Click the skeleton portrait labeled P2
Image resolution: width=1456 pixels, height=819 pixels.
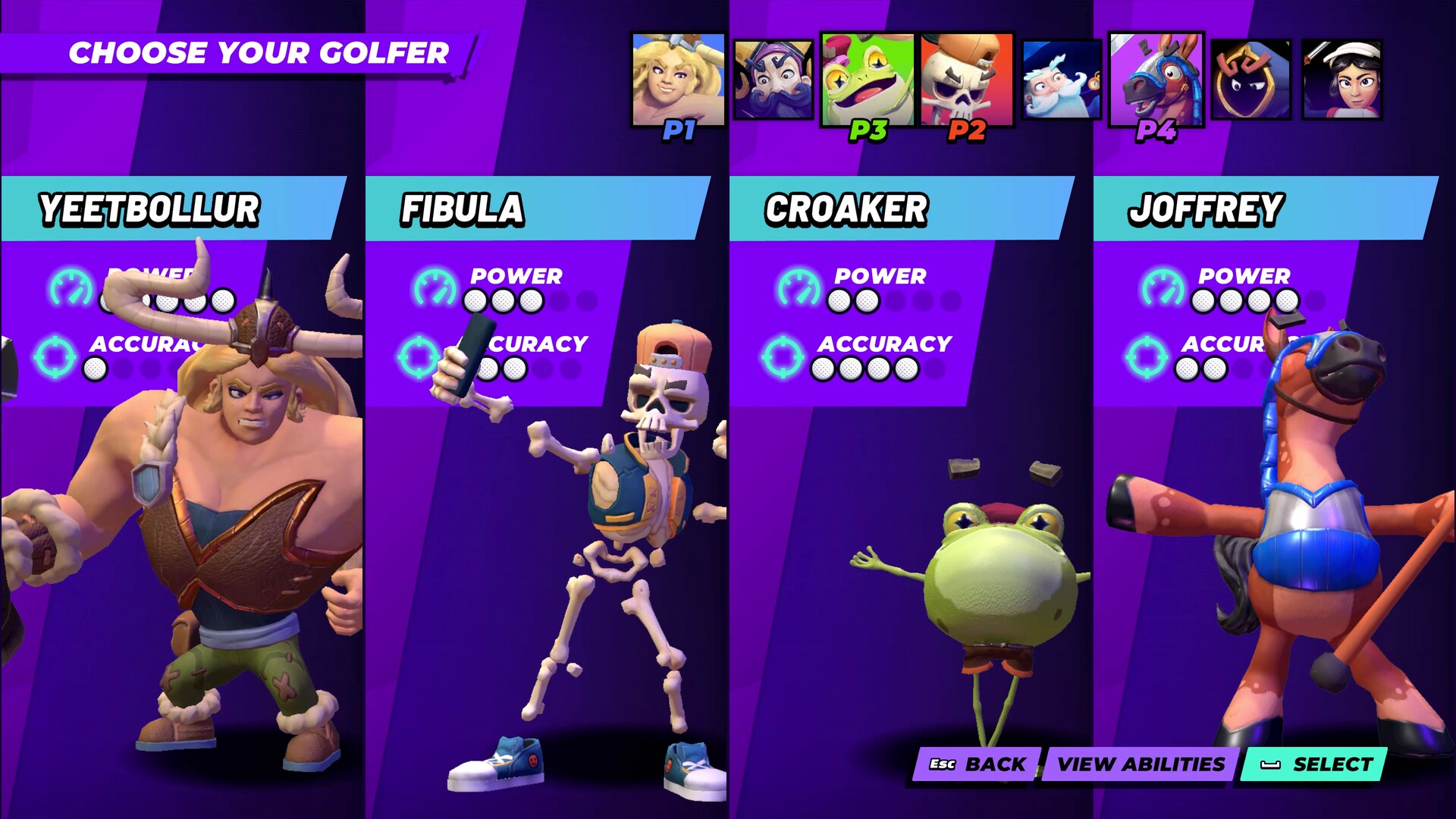click(x=963, y=76)
